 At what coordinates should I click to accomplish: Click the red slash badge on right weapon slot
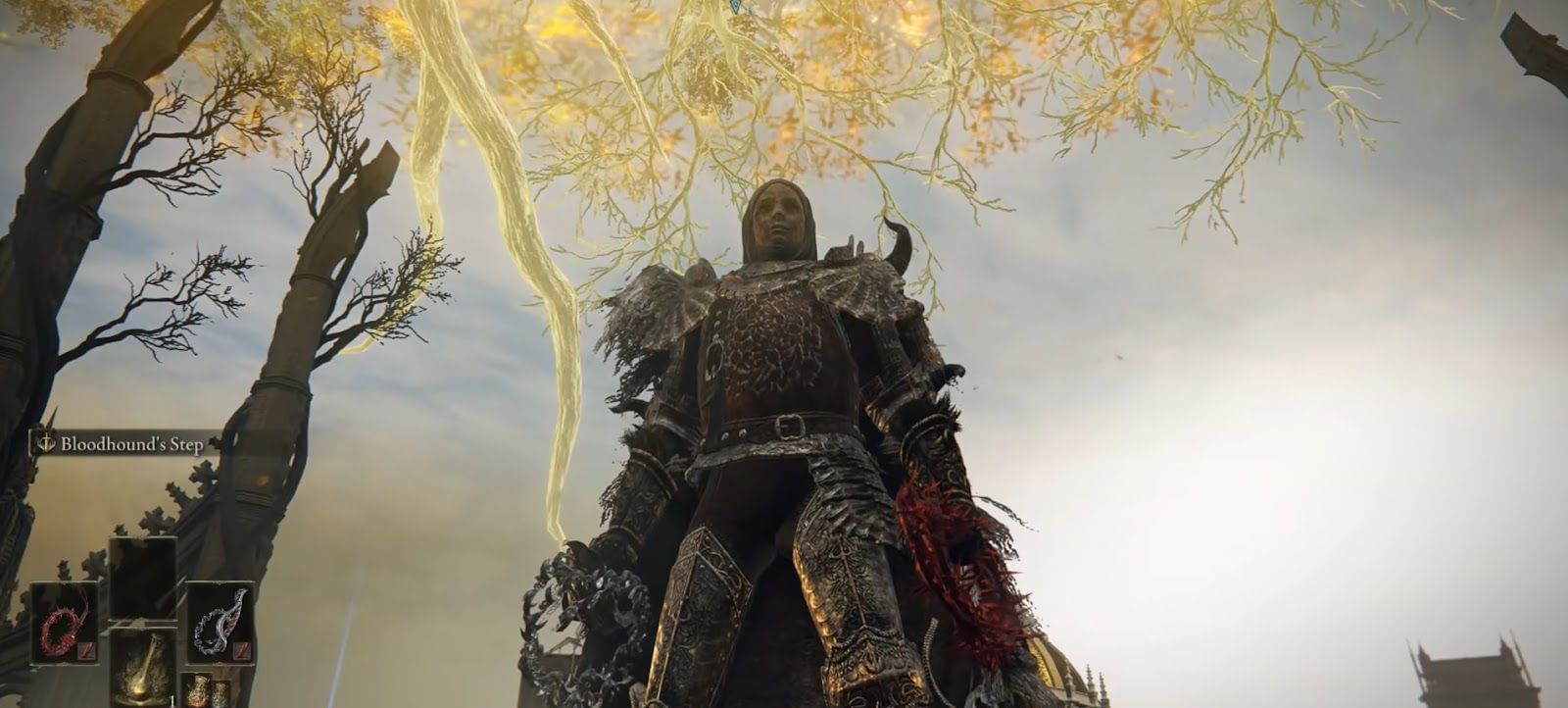(240, 650)
